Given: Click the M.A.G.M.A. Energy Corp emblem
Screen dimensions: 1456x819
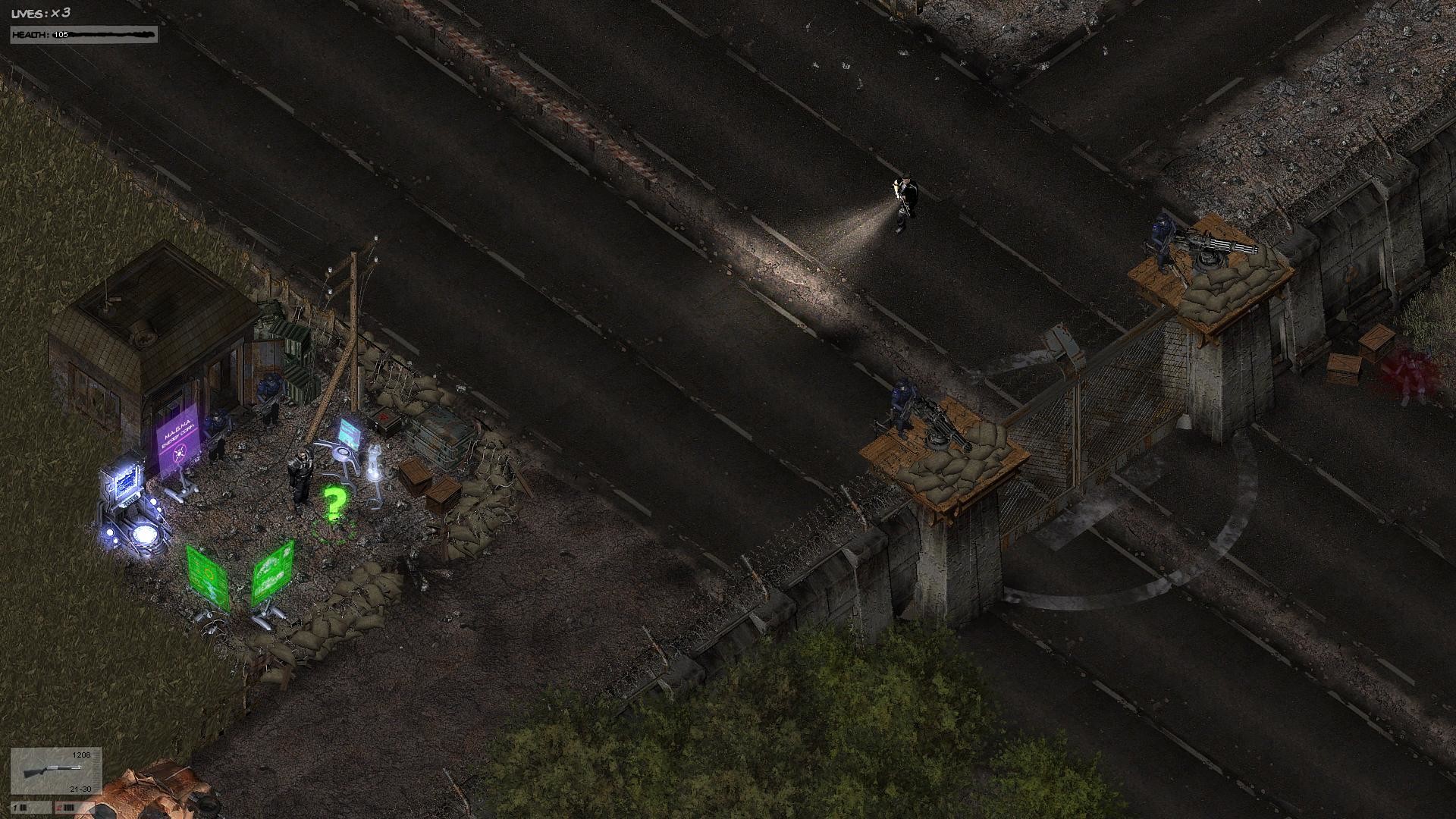Looking at the screenshot, I should click(180, 453).
